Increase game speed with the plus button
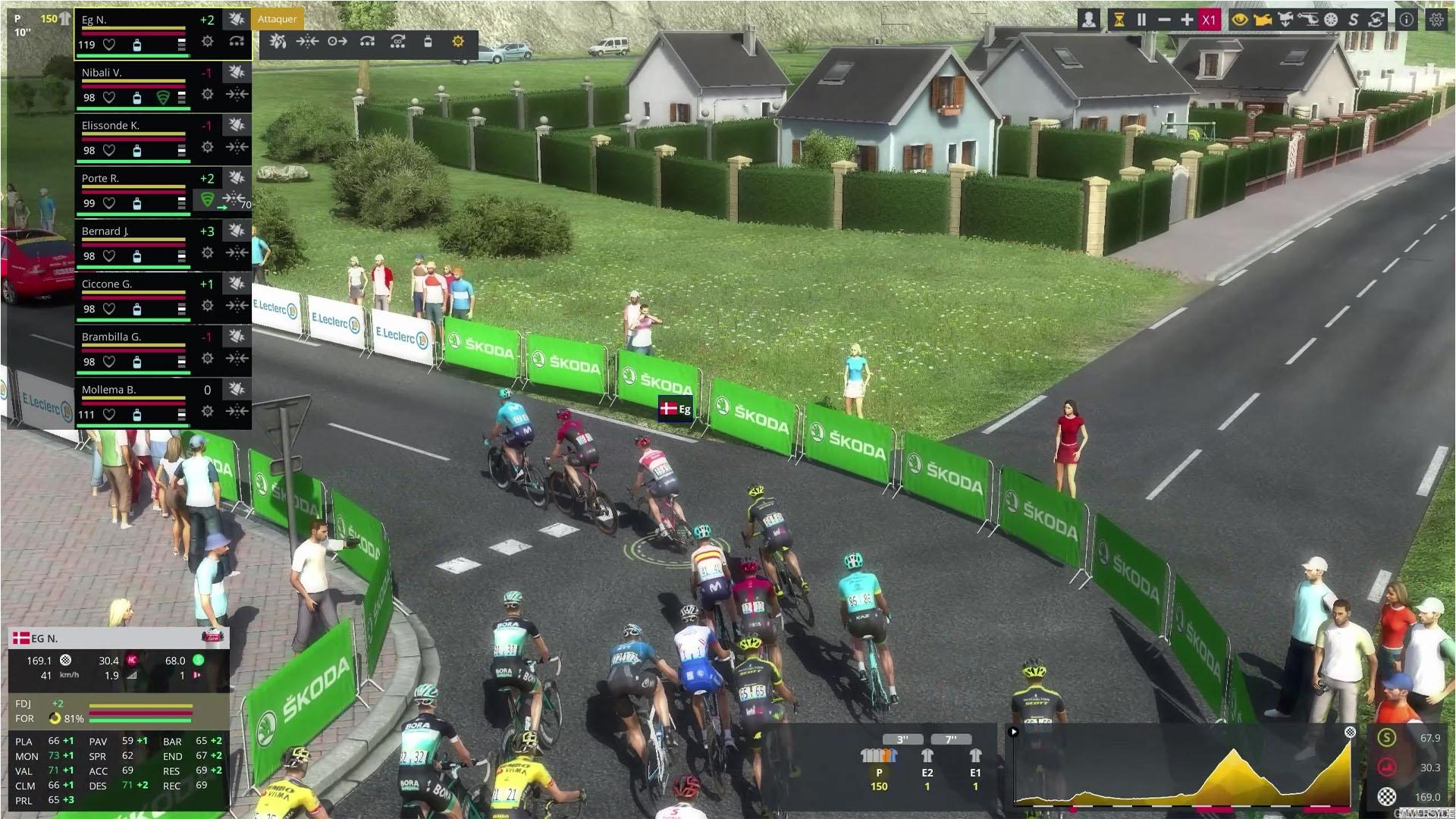Viewport: 1456px width, 819px height. (x=1187, y=20)
